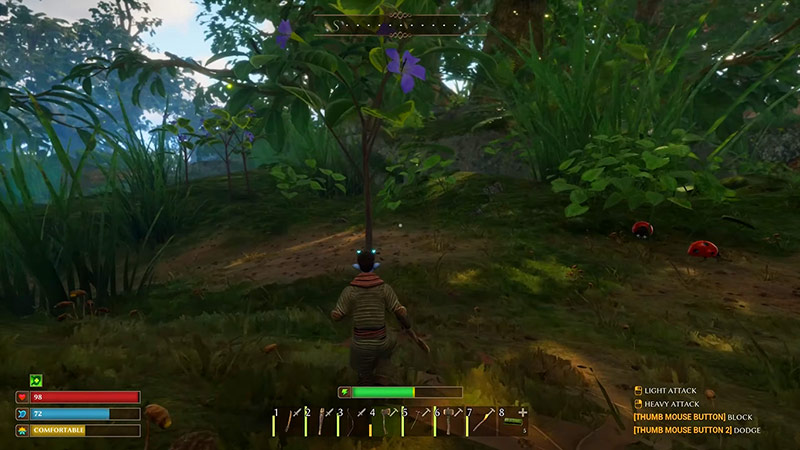Select the hammer in hotbar slot 6
Screen dimensions: 800x450
(451, 422)
